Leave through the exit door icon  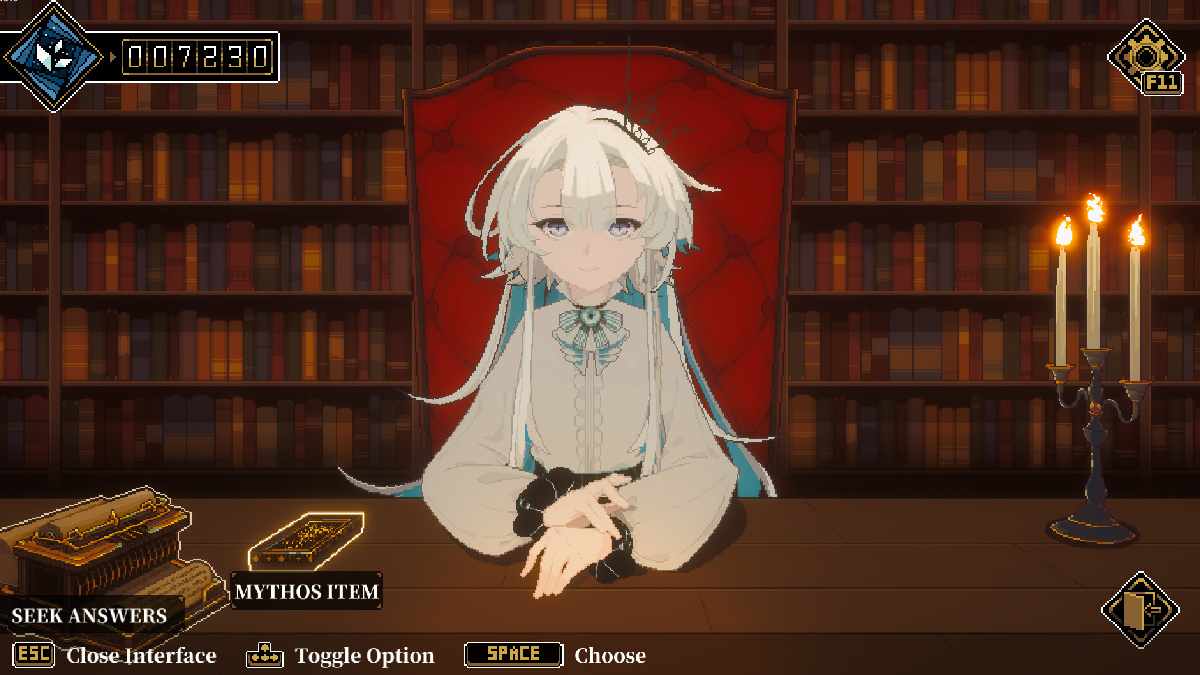pyautogui.click(x=1140, y=608)
